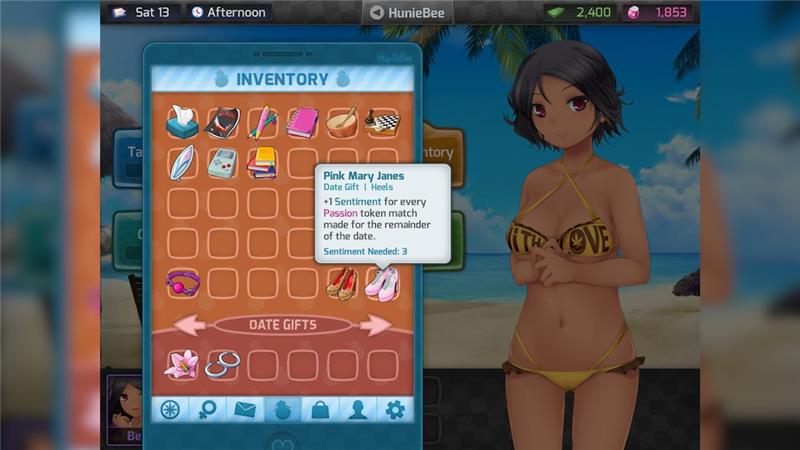This screenshot has height=450, width=800.
Task: Select the pink lily flower gift
Action: [182, 365]
